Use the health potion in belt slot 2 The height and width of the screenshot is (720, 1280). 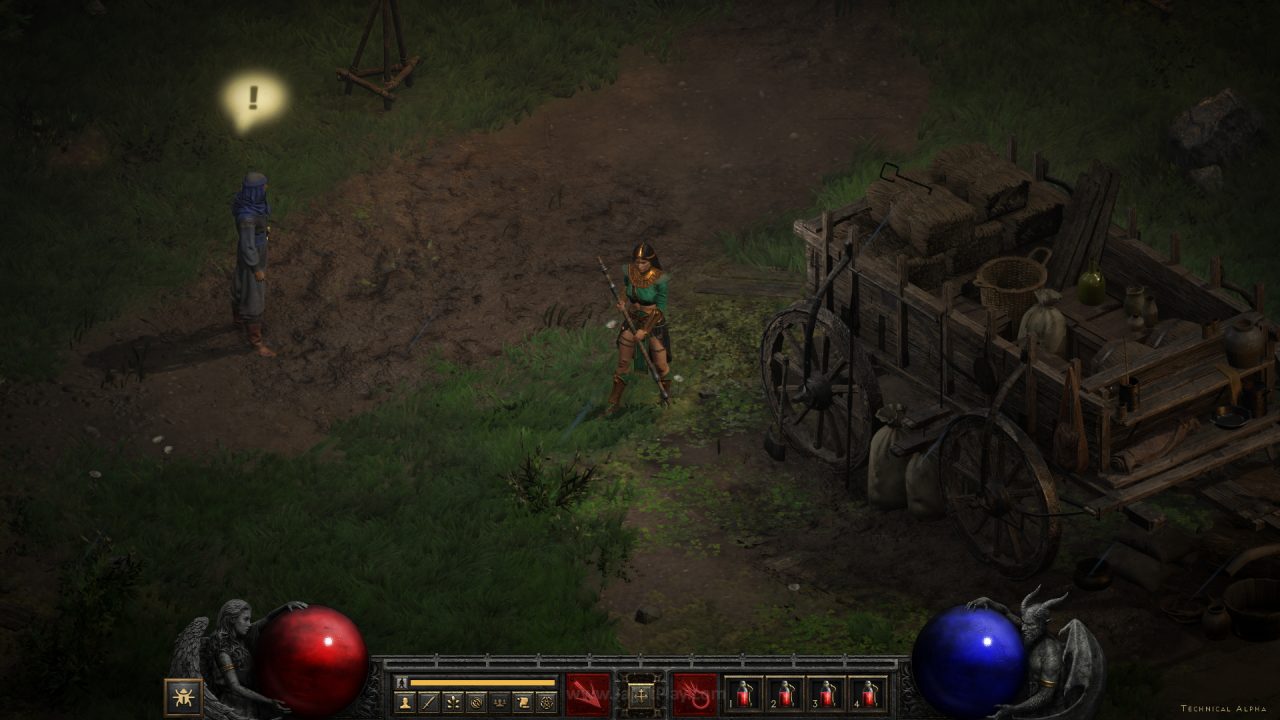(785, 694)
